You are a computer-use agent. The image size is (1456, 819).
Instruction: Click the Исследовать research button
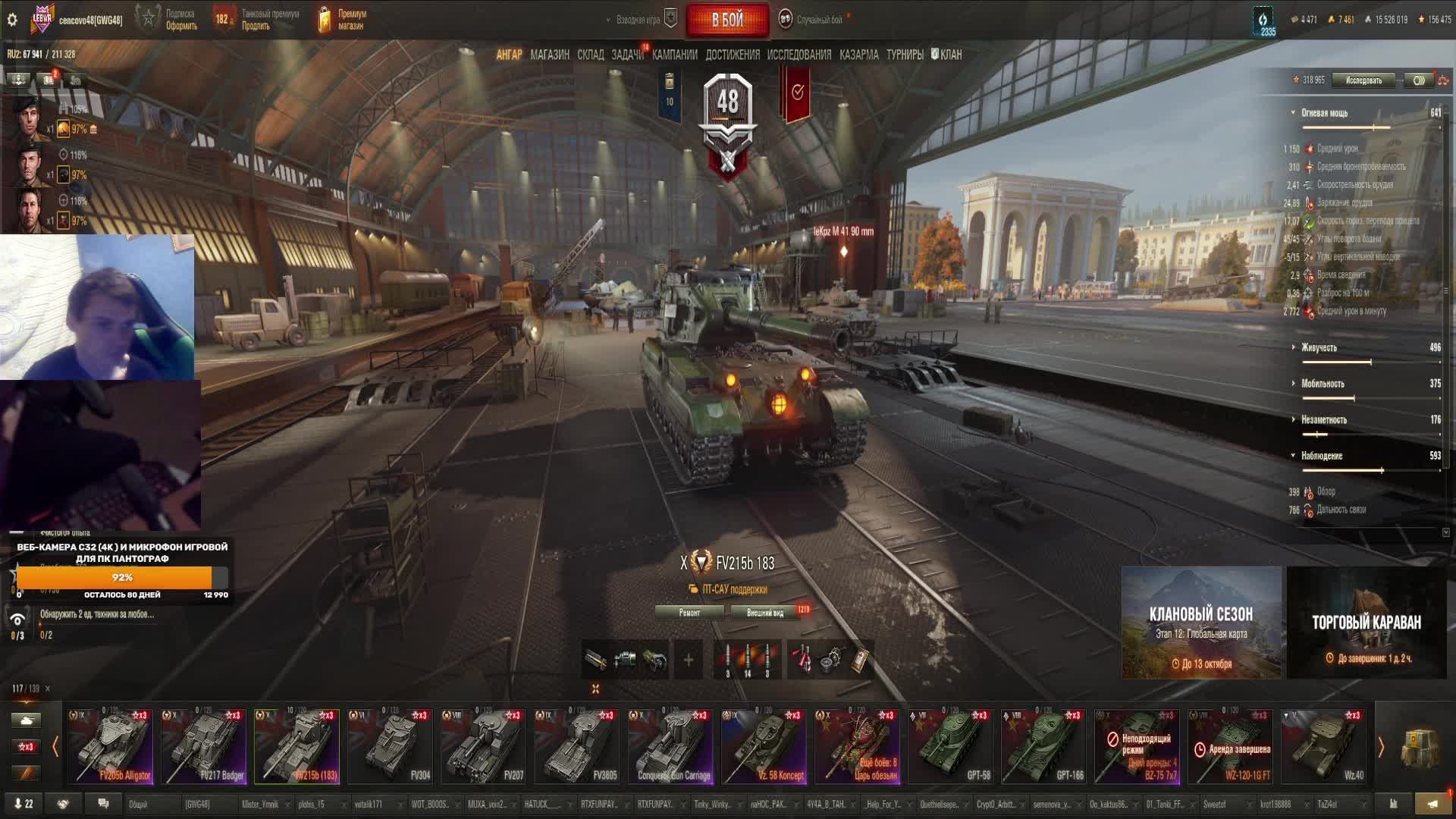1363,80
